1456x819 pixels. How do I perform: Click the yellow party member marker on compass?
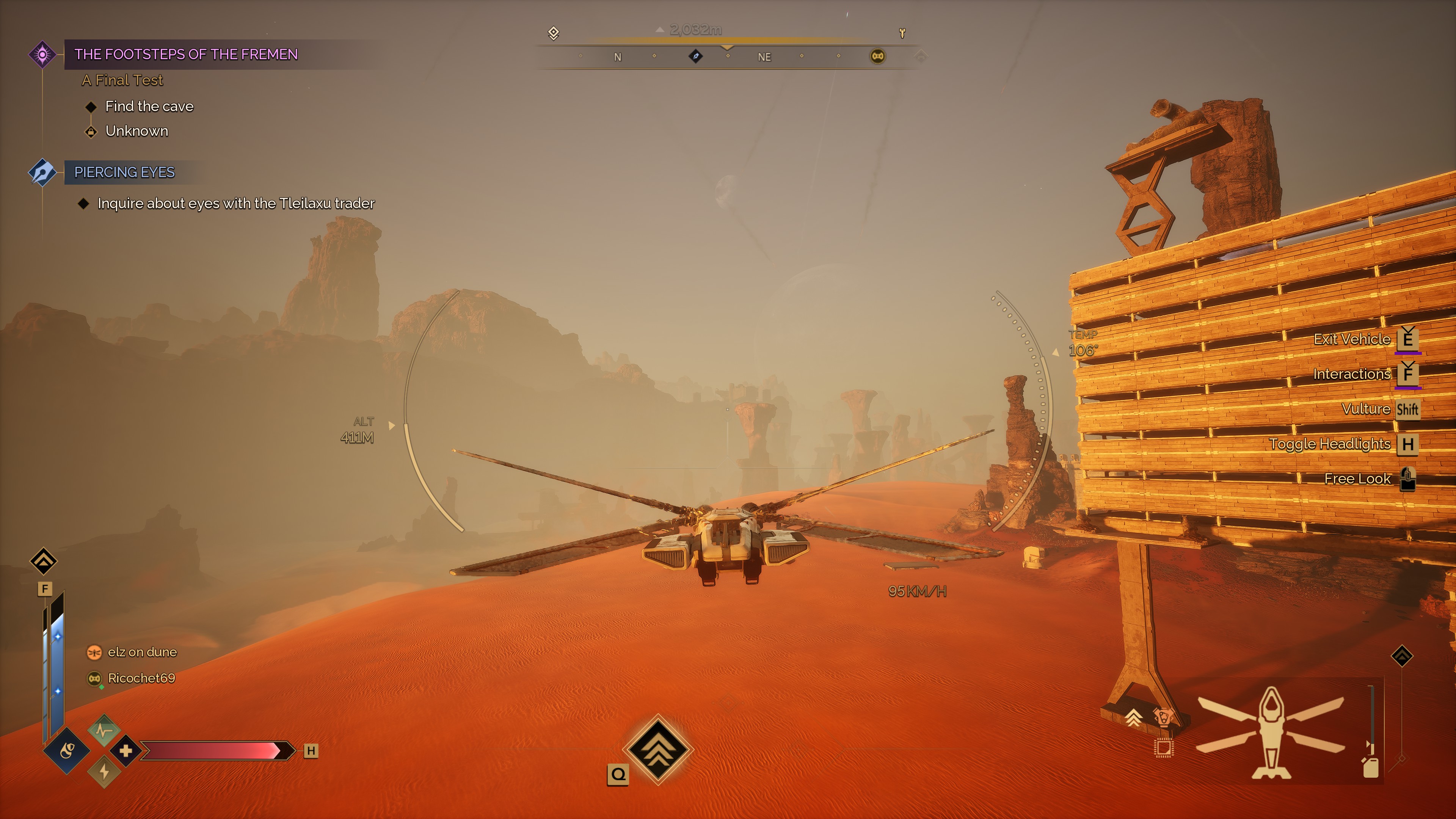point(877,56)
